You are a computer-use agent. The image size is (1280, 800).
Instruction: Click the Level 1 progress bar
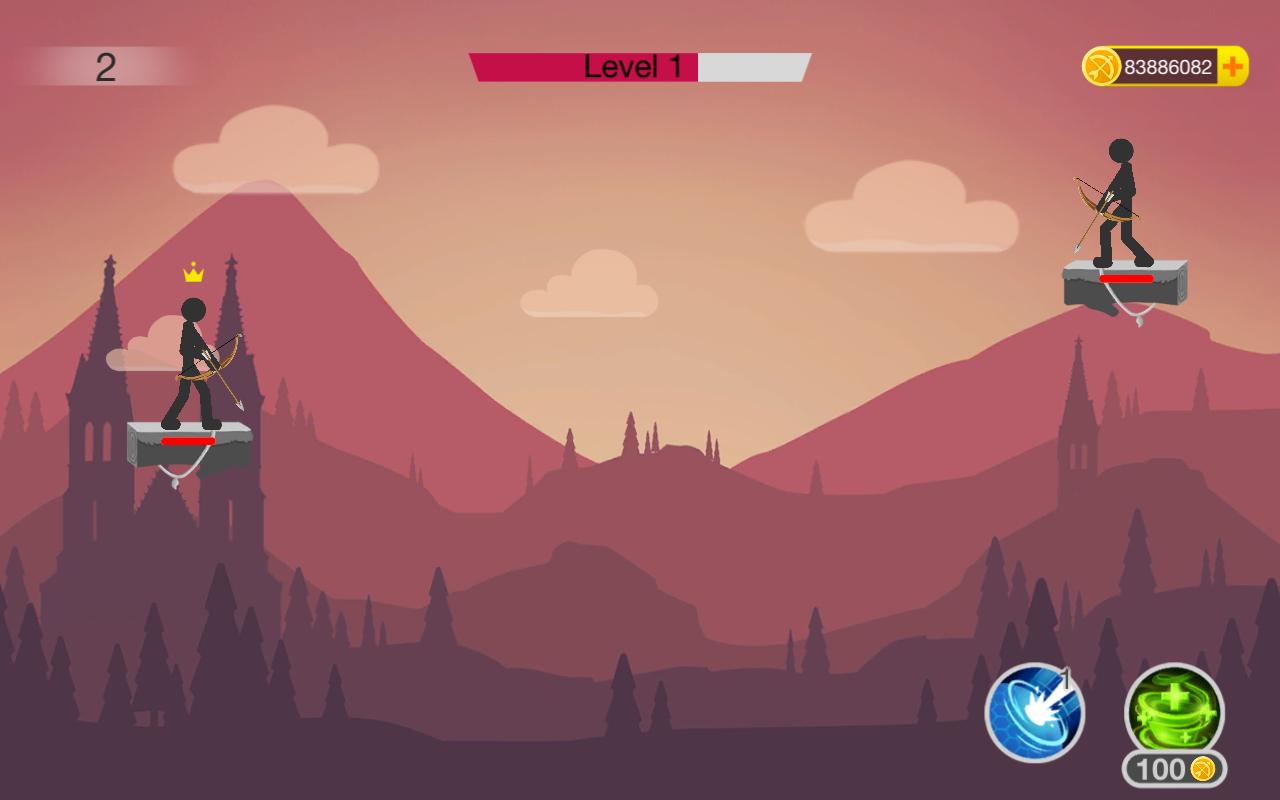638,66
